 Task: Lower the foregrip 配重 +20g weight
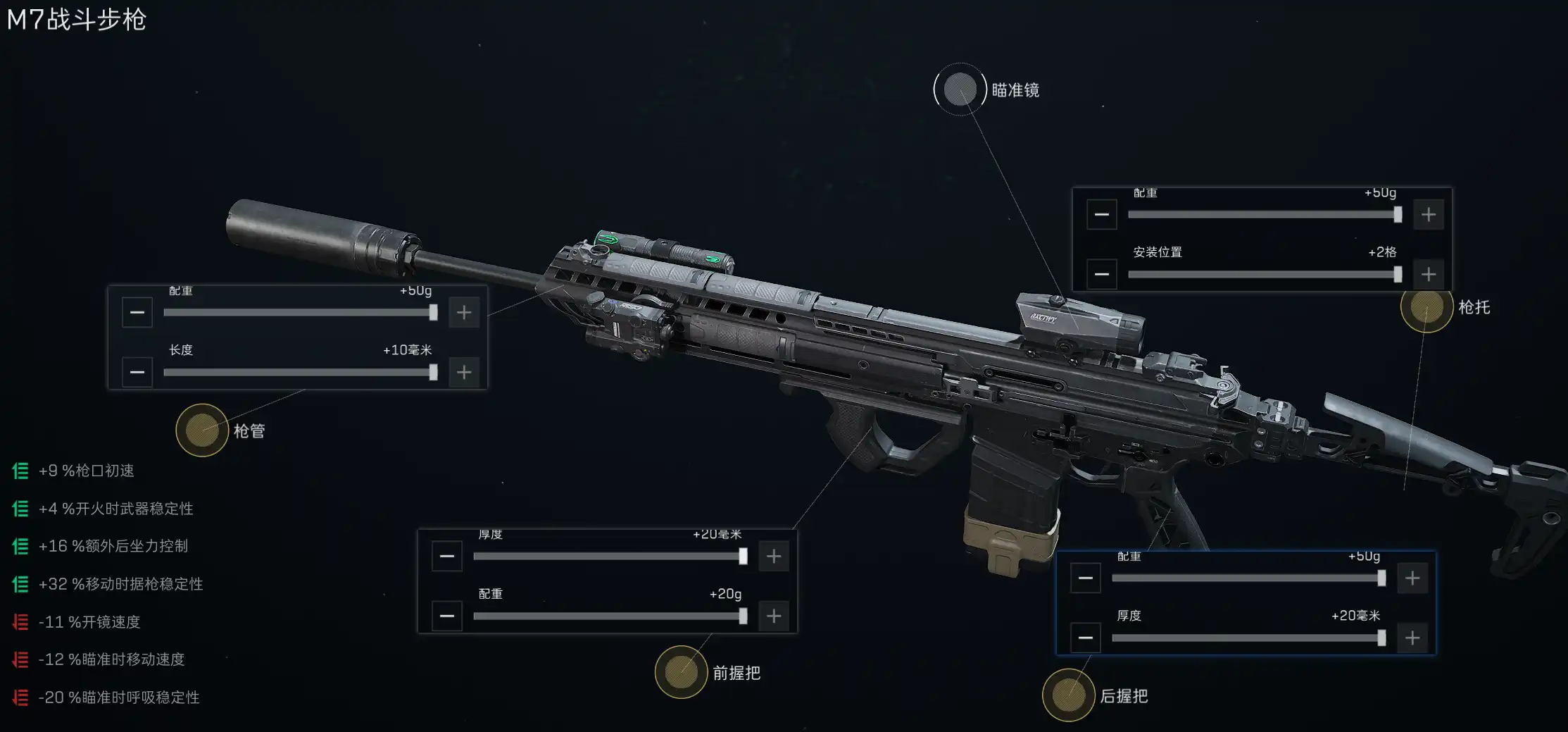tap(447, 616)
